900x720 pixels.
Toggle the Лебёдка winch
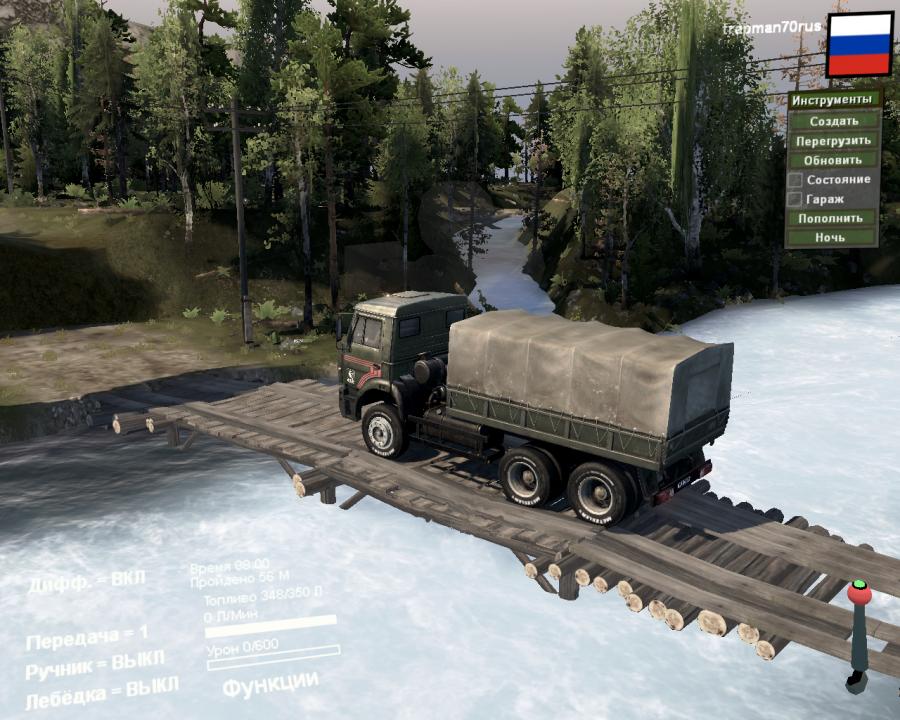click(x=102, y=691)
